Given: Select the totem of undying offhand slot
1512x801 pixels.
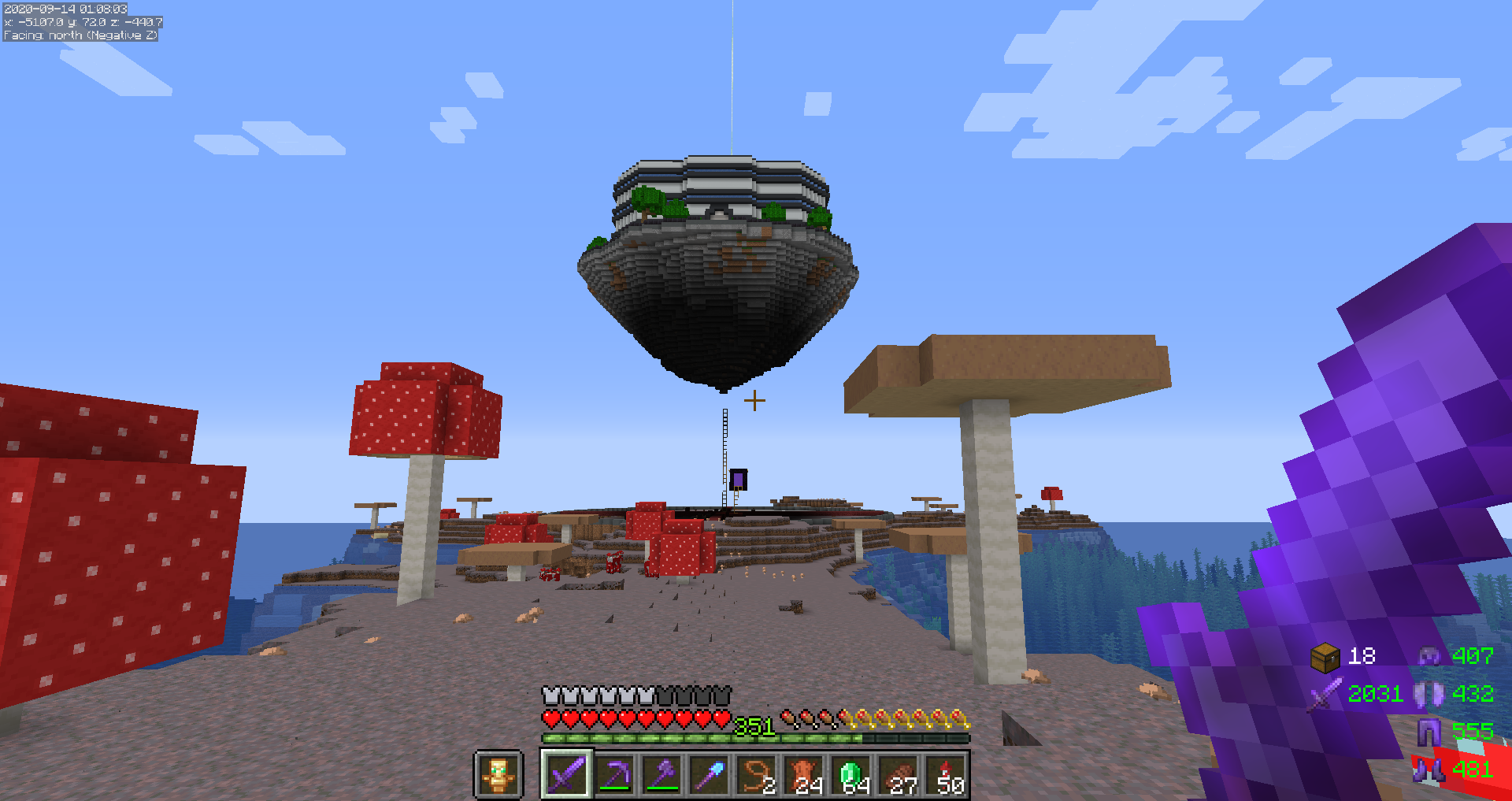Looking at the screenshot, I should pos(498,775).
